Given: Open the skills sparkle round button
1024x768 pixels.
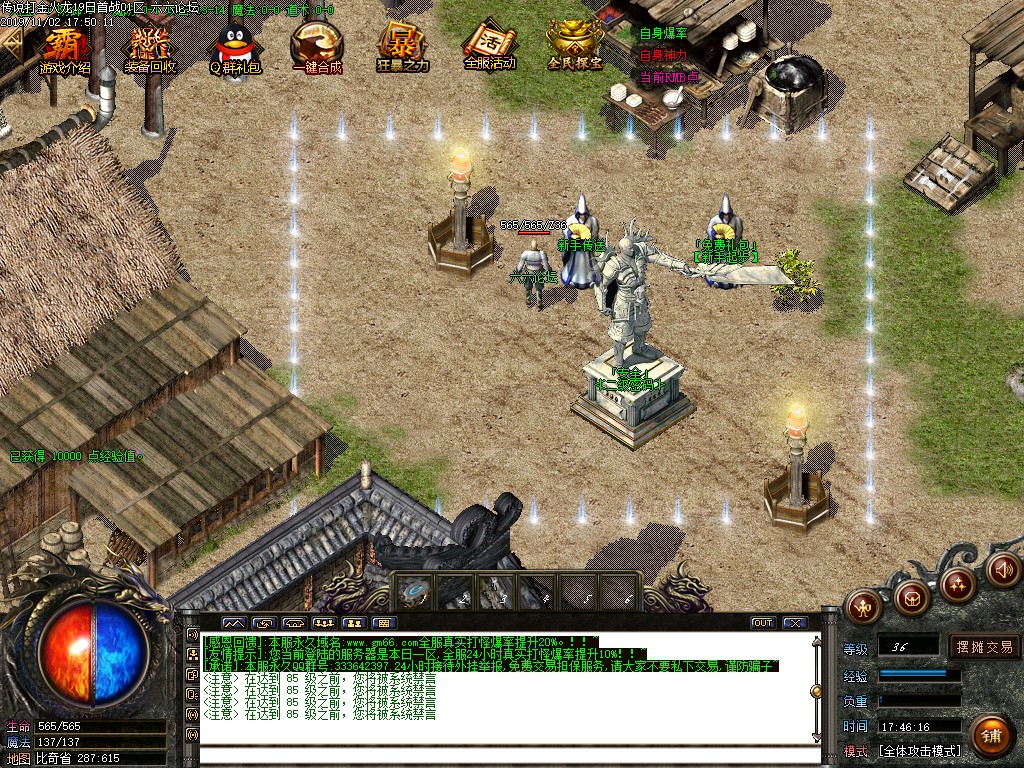Looking at the screenshot, I should (x=958, y=584).
